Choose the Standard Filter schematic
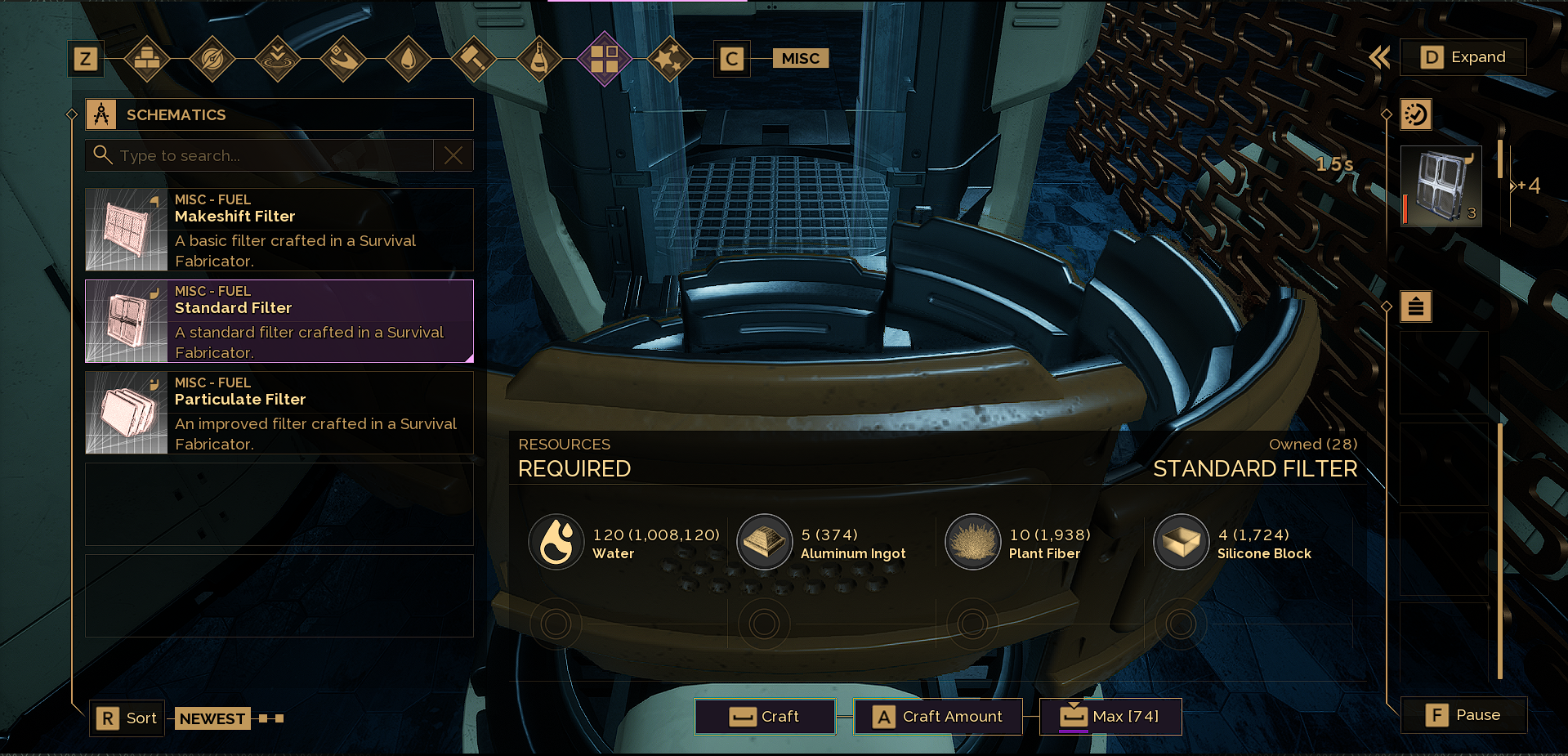This screenshot has height=756, width=1568. [x=279, y=321]
